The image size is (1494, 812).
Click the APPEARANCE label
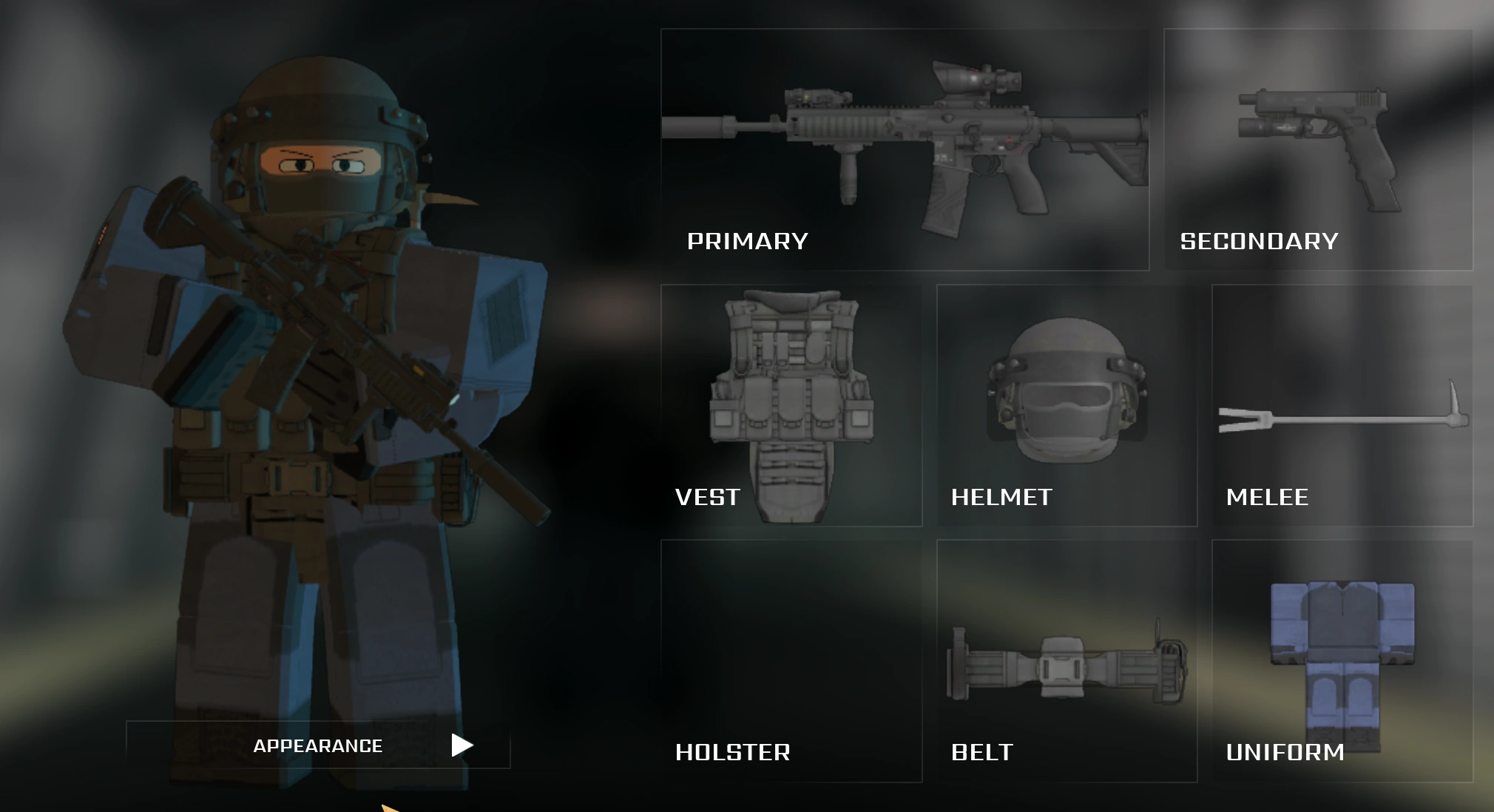(x=318, y=745)
